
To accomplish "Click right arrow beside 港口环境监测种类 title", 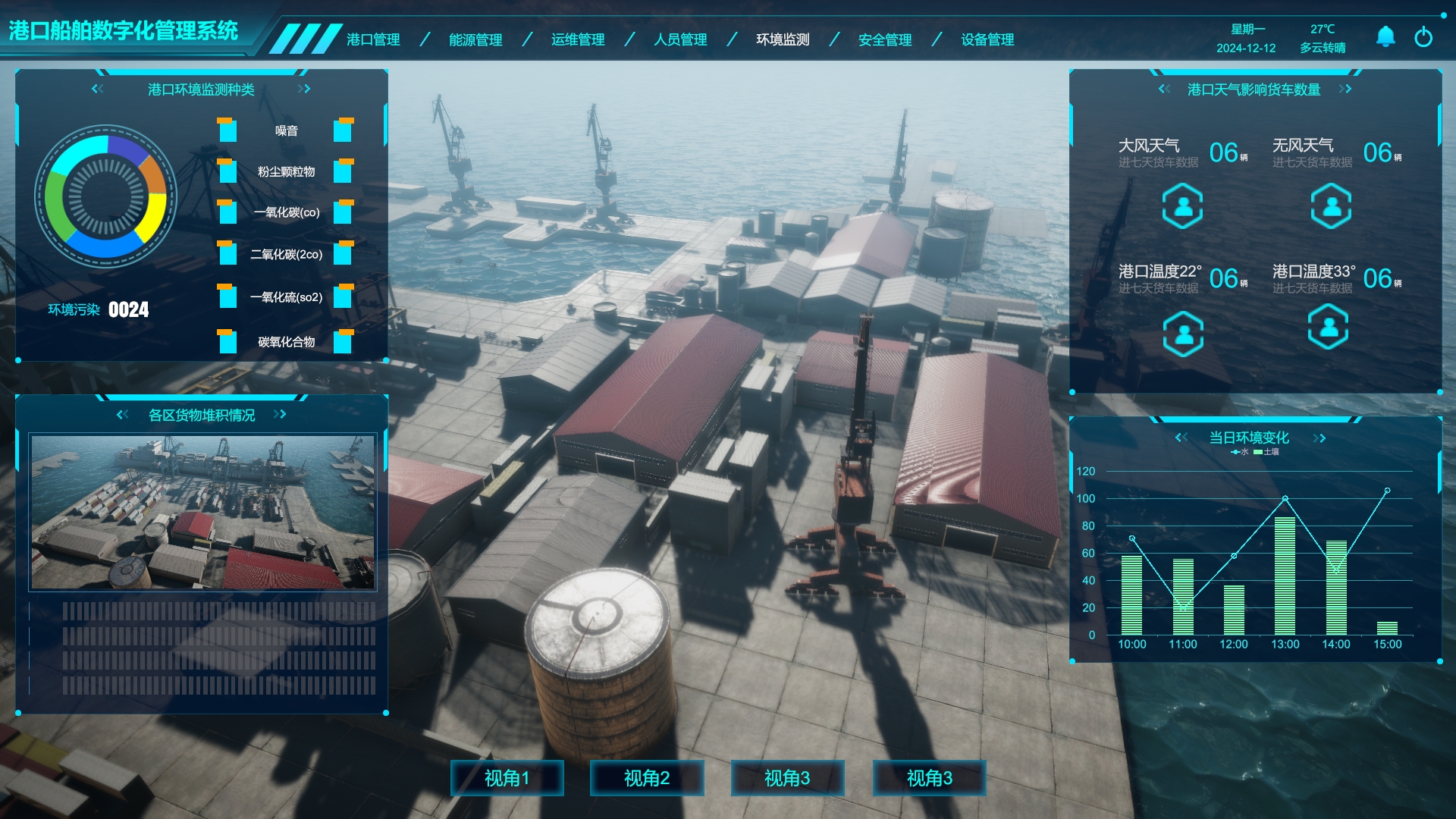I will click(304, 89).
